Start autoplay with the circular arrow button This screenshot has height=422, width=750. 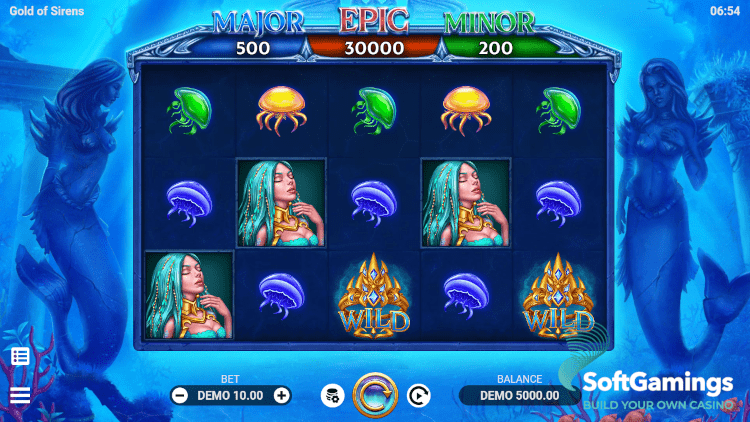click(x=418, y=395)
